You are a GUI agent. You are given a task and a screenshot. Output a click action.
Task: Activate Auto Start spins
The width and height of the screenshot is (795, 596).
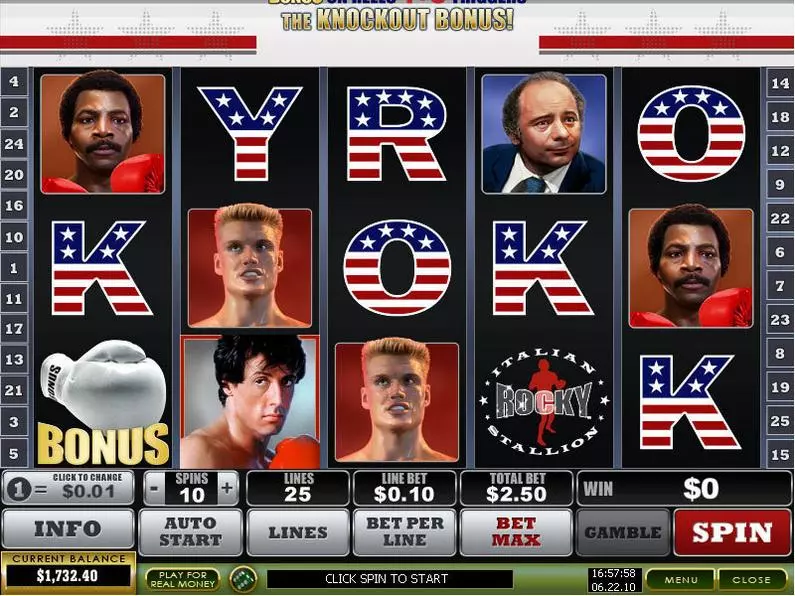tap(190, 532)
